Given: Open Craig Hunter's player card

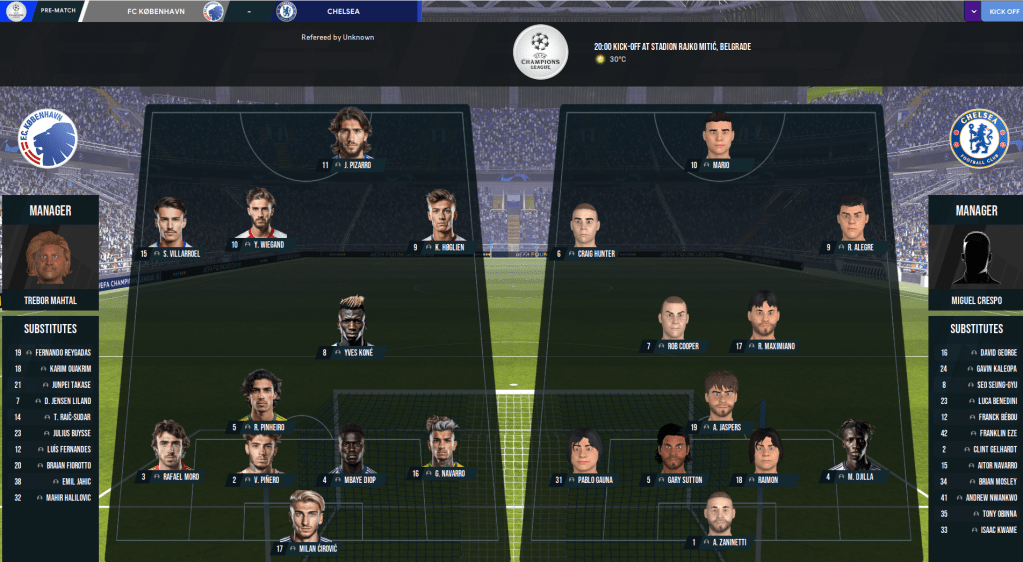Looking at the screenshot, I should click(x=585, y=230).
